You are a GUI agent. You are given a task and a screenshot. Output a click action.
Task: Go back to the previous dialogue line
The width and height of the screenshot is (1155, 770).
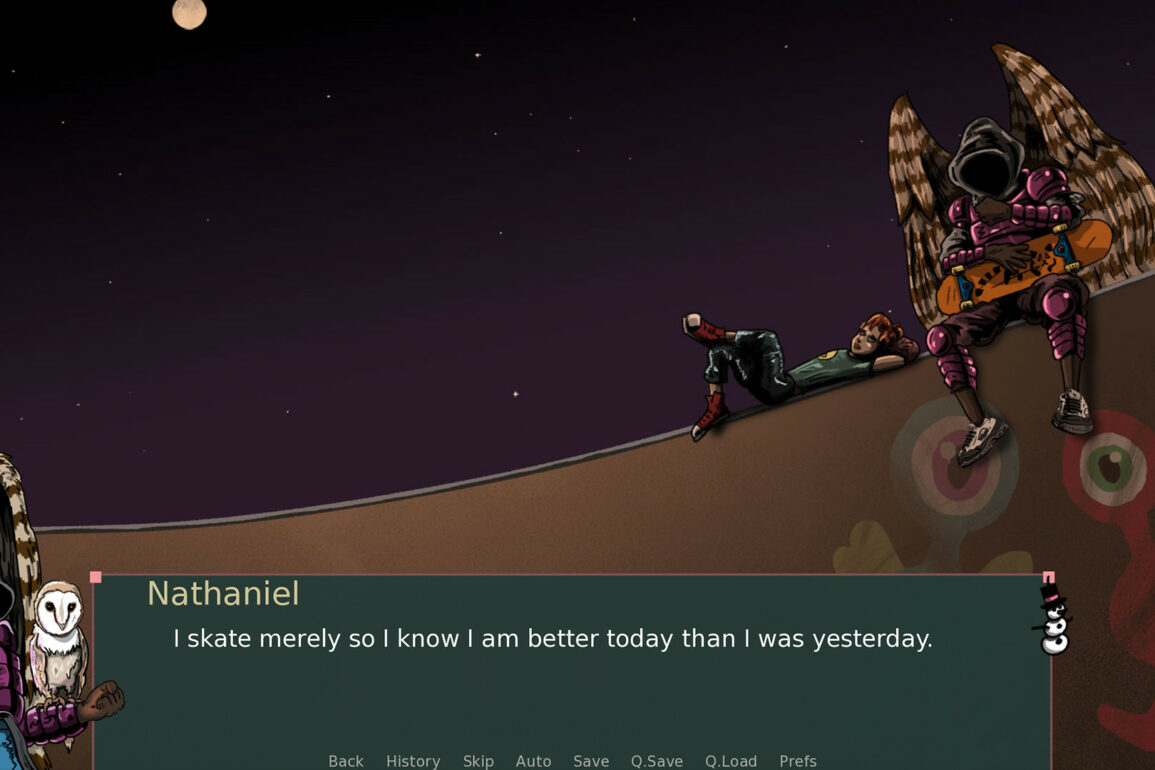point(346,761)
